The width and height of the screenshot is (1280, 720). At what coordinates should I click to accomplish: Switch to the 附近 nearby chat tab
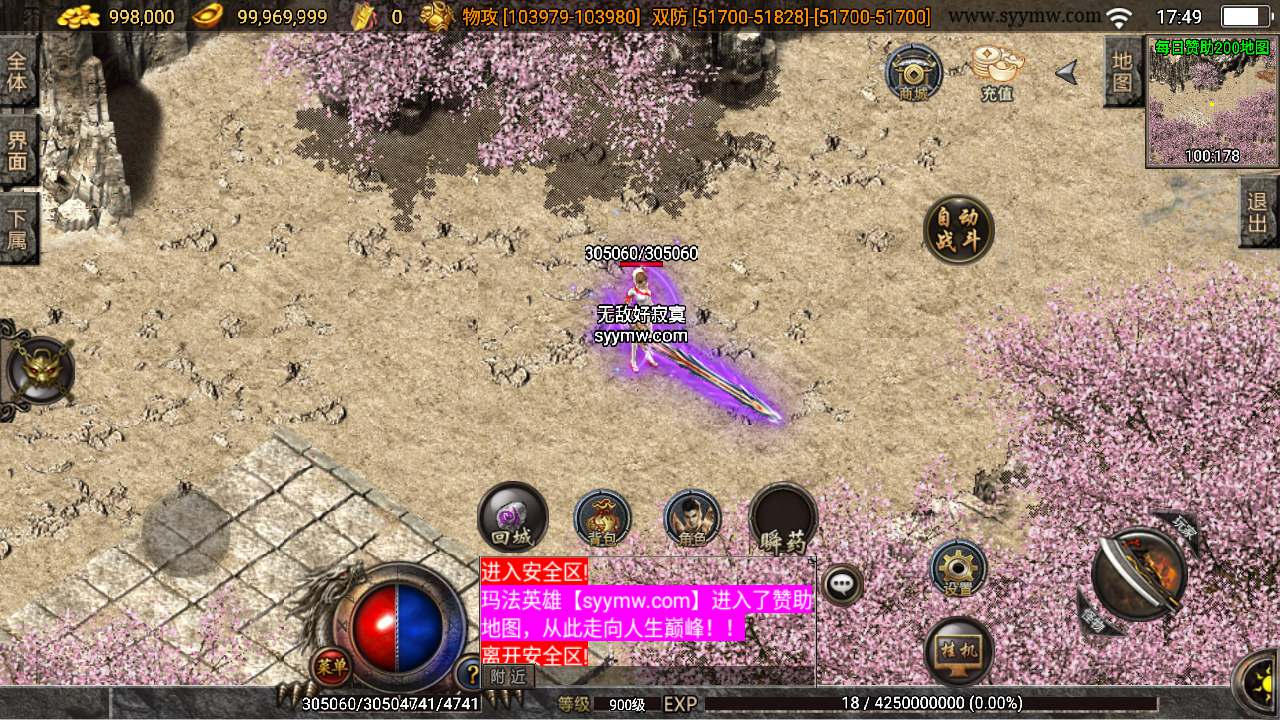coord(509,676)
